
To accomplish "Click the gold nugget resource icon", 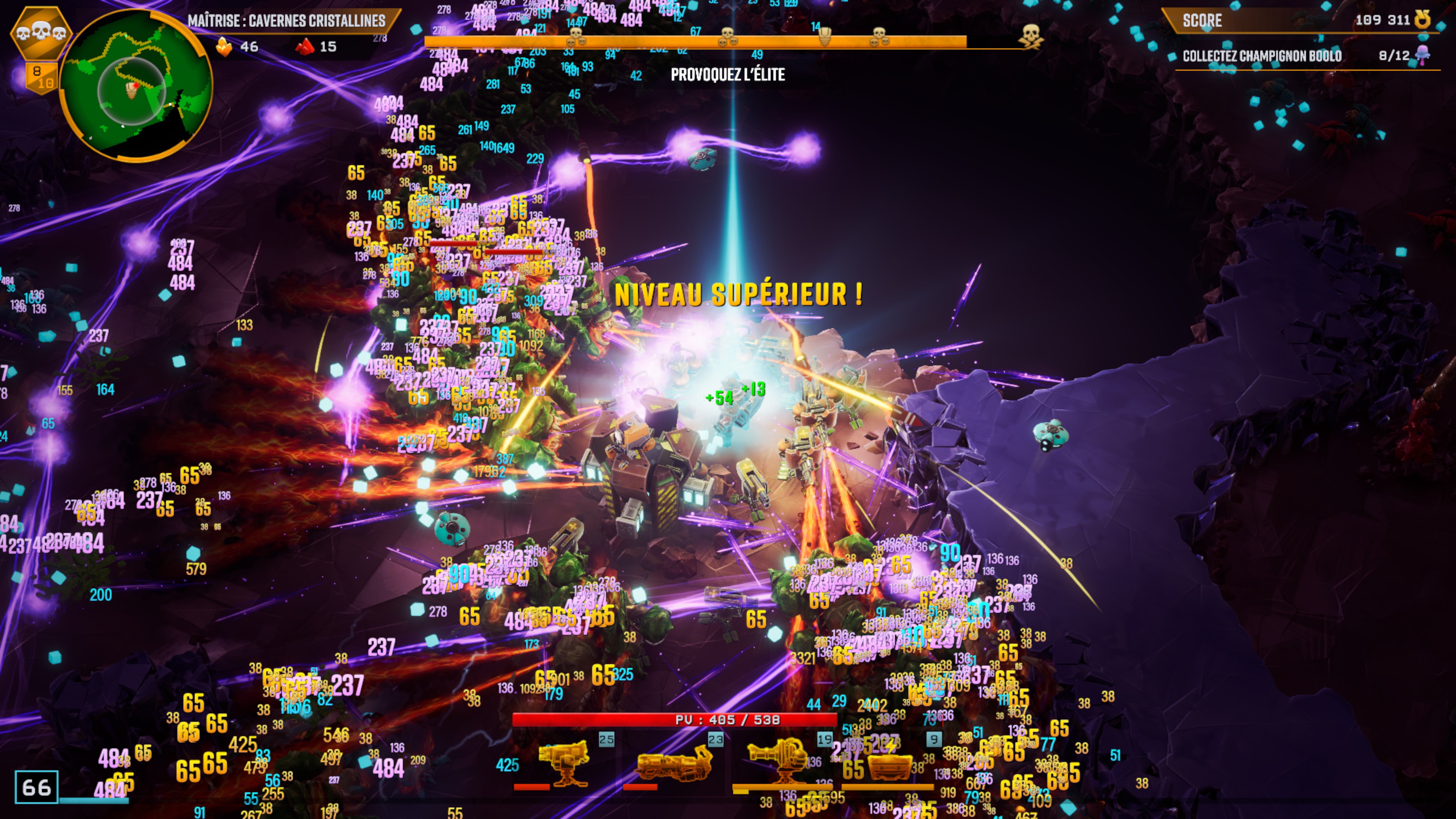I will [224, 47].
